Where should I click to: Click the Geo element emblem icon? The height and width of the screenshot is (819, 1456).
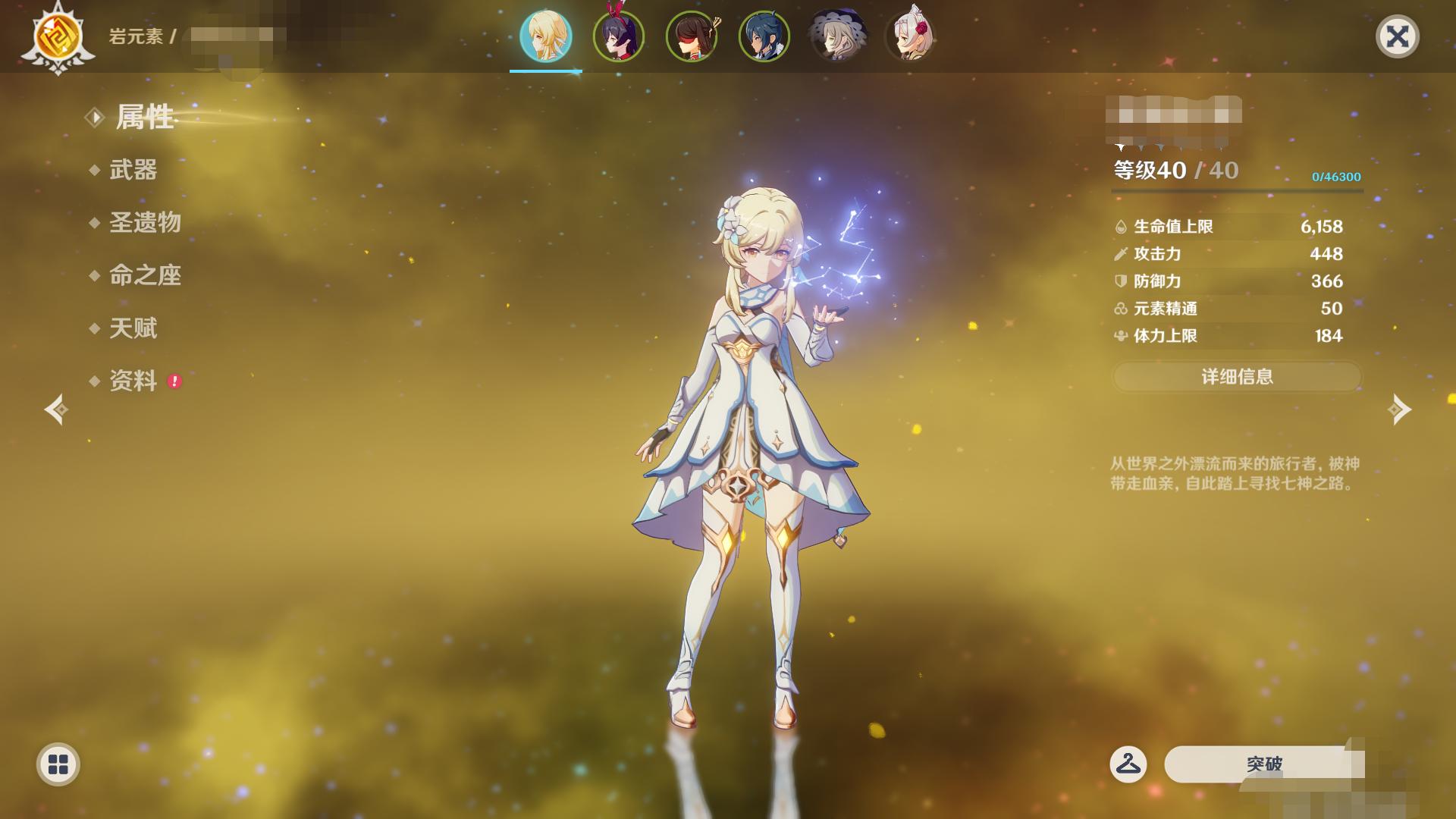58,36
